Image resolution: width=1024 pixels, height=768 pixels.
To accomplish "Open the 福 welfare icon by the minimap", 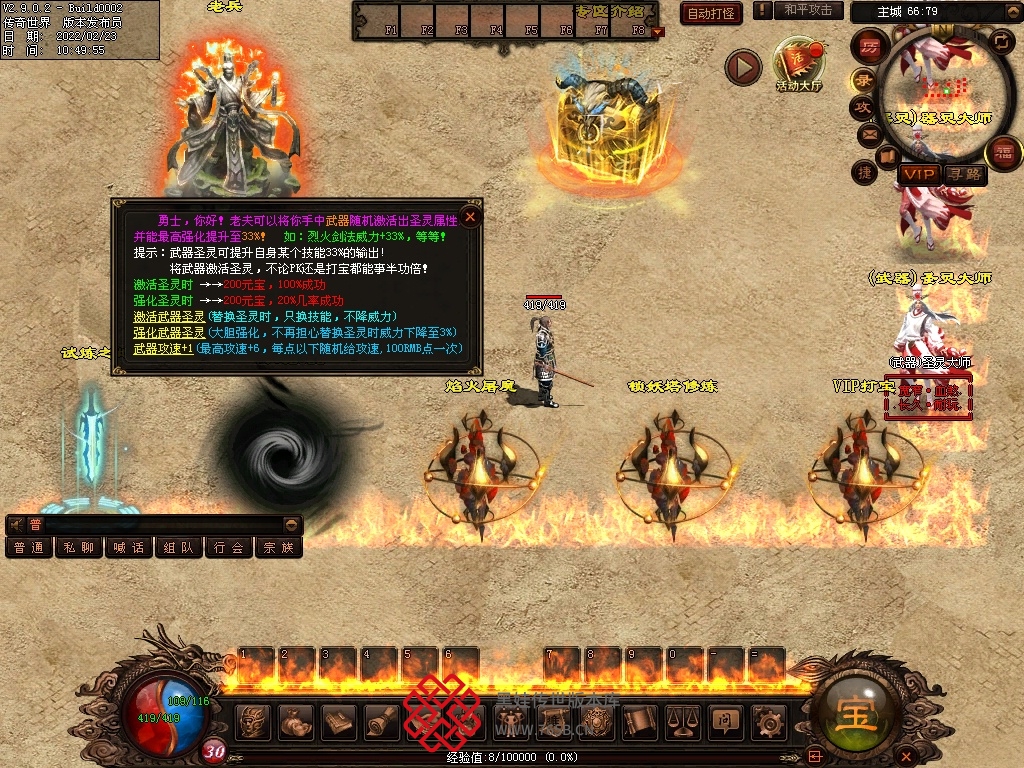I will (1003, 154).
